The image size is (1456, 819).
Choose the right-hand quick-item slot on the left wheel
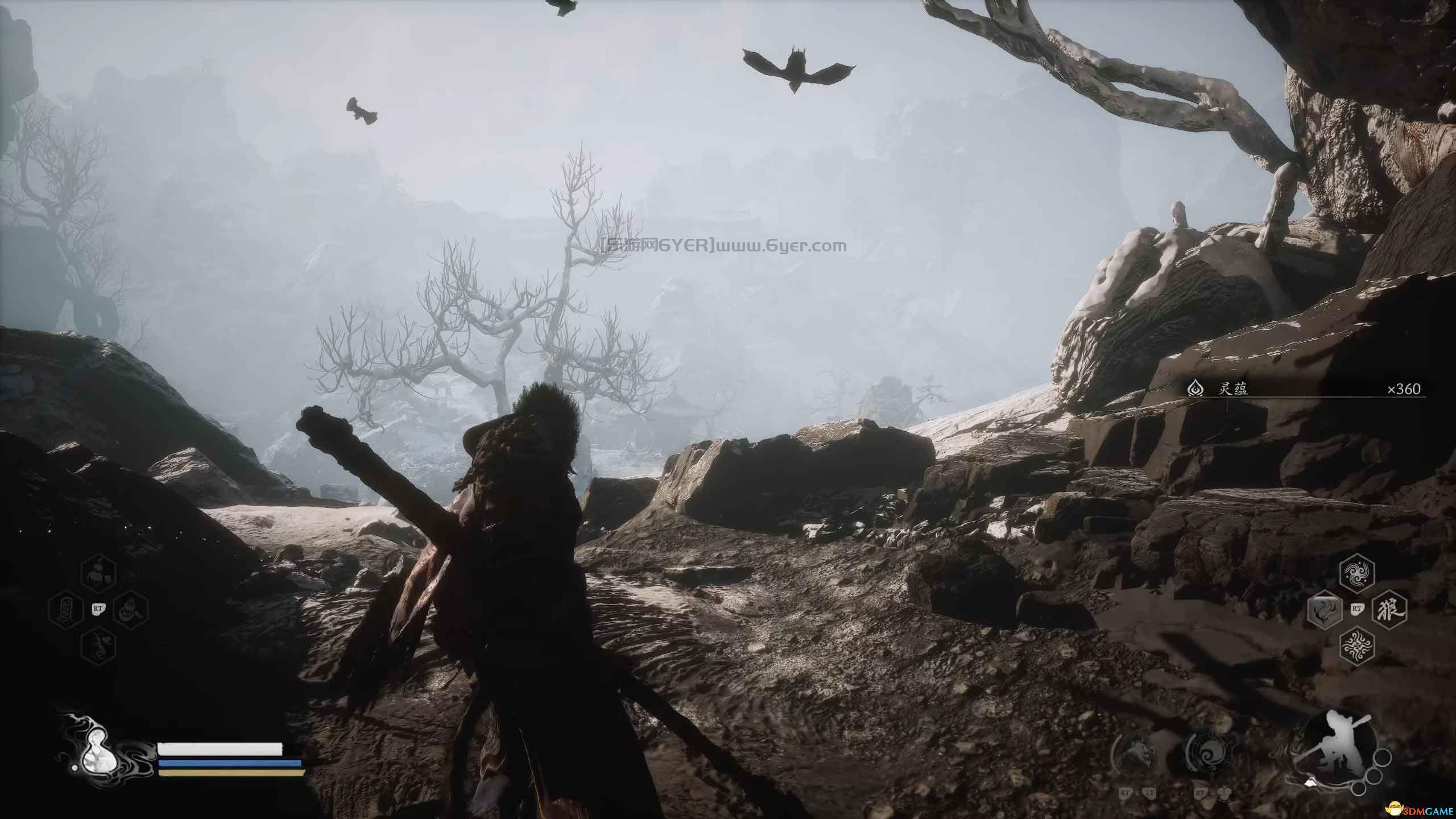point(130,610)
